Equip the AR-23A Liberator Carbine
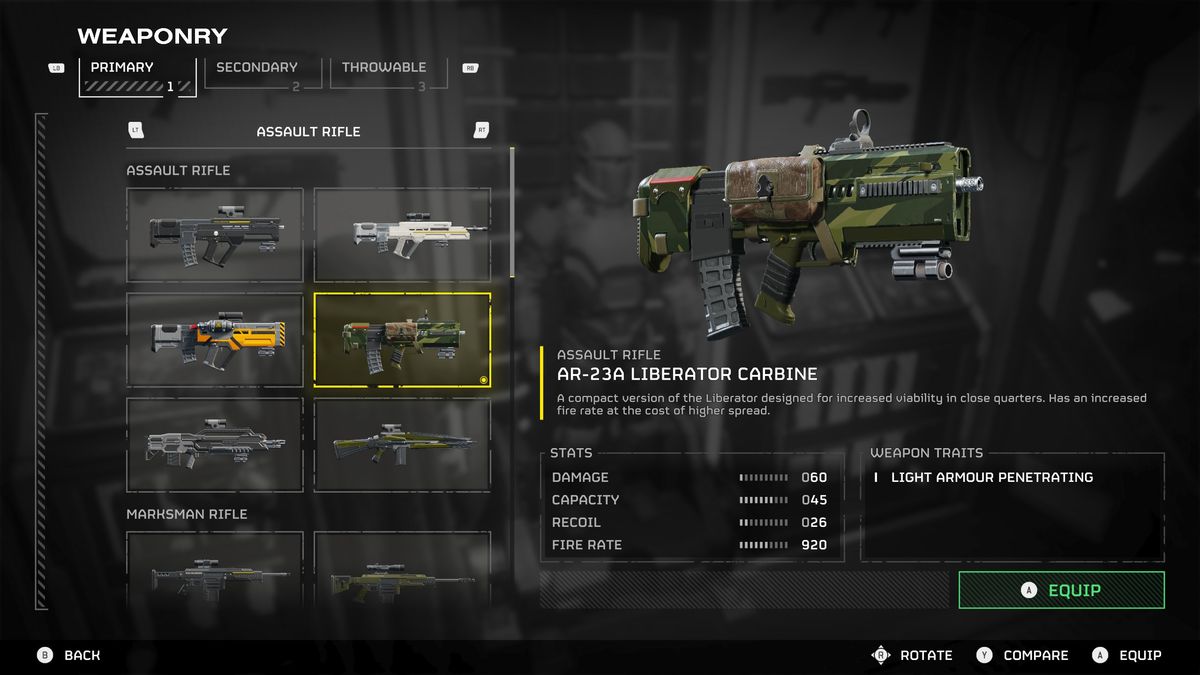 coord(1061,590)
